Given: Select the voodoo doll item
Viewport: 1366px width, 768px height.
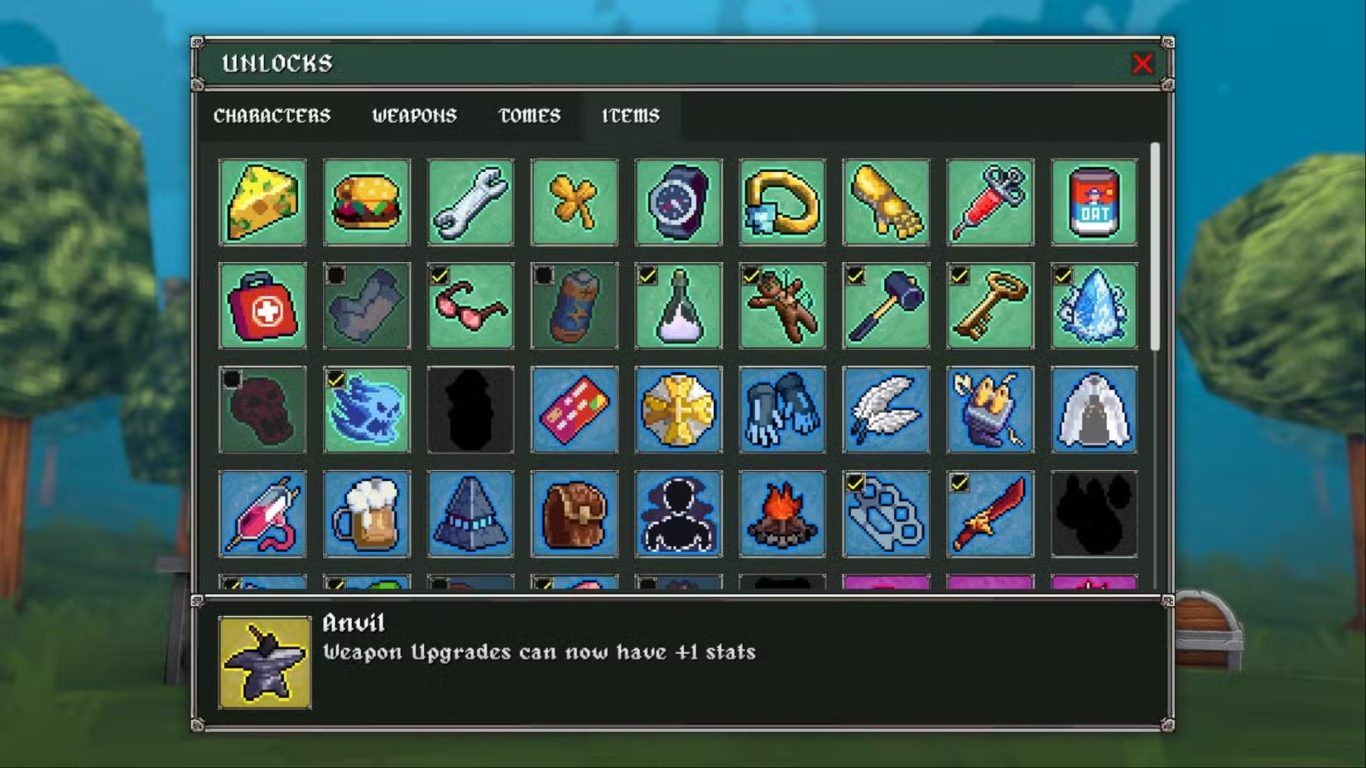Looking at the screenshot, I should 782,306.
